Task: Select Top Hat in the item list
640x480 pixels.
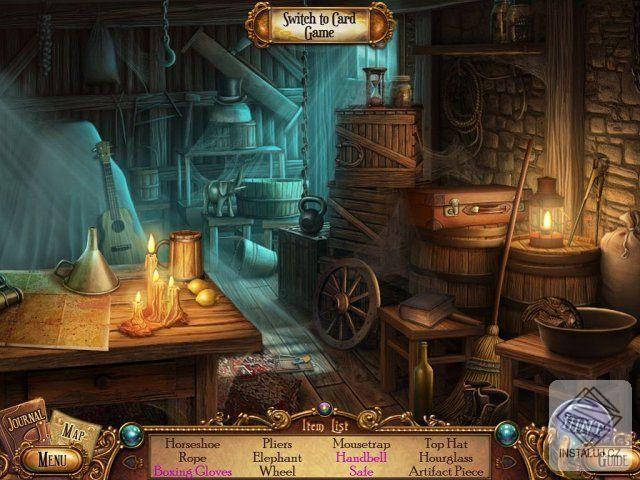Action: (445, 441)
